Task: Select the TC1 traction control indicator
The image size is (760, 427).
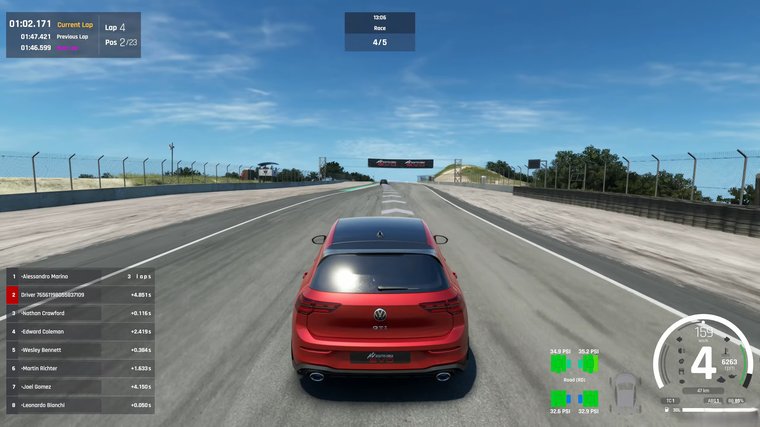Action: [670, 400]
